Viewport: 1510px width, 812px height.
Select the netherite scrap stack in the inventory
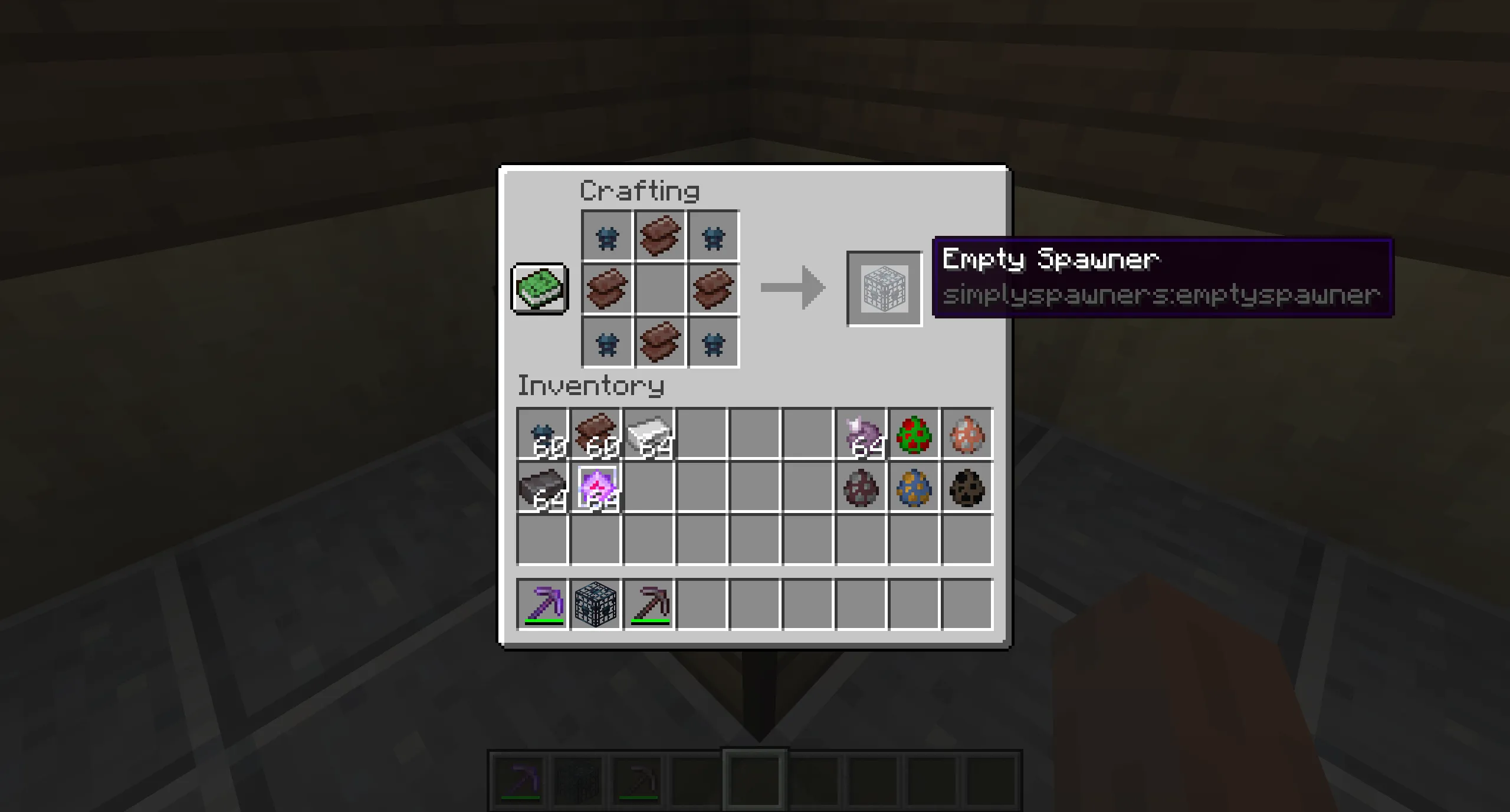pyautogui.click(x=595, y=435)
